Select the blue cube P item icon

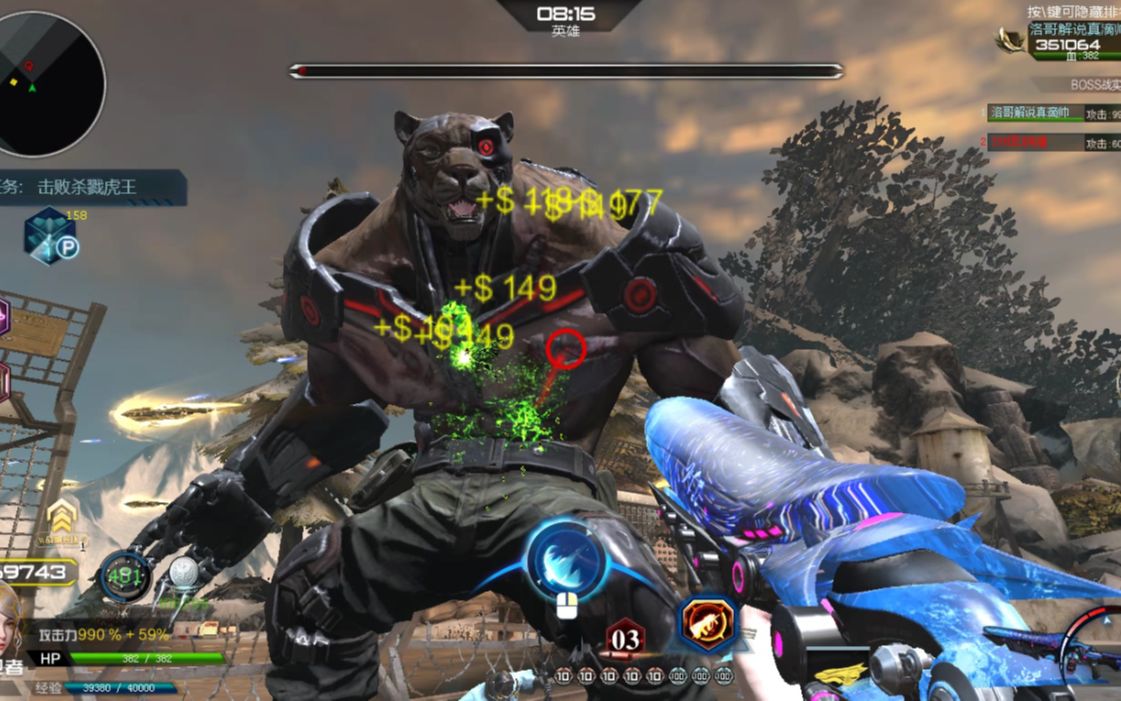[50, 237]
